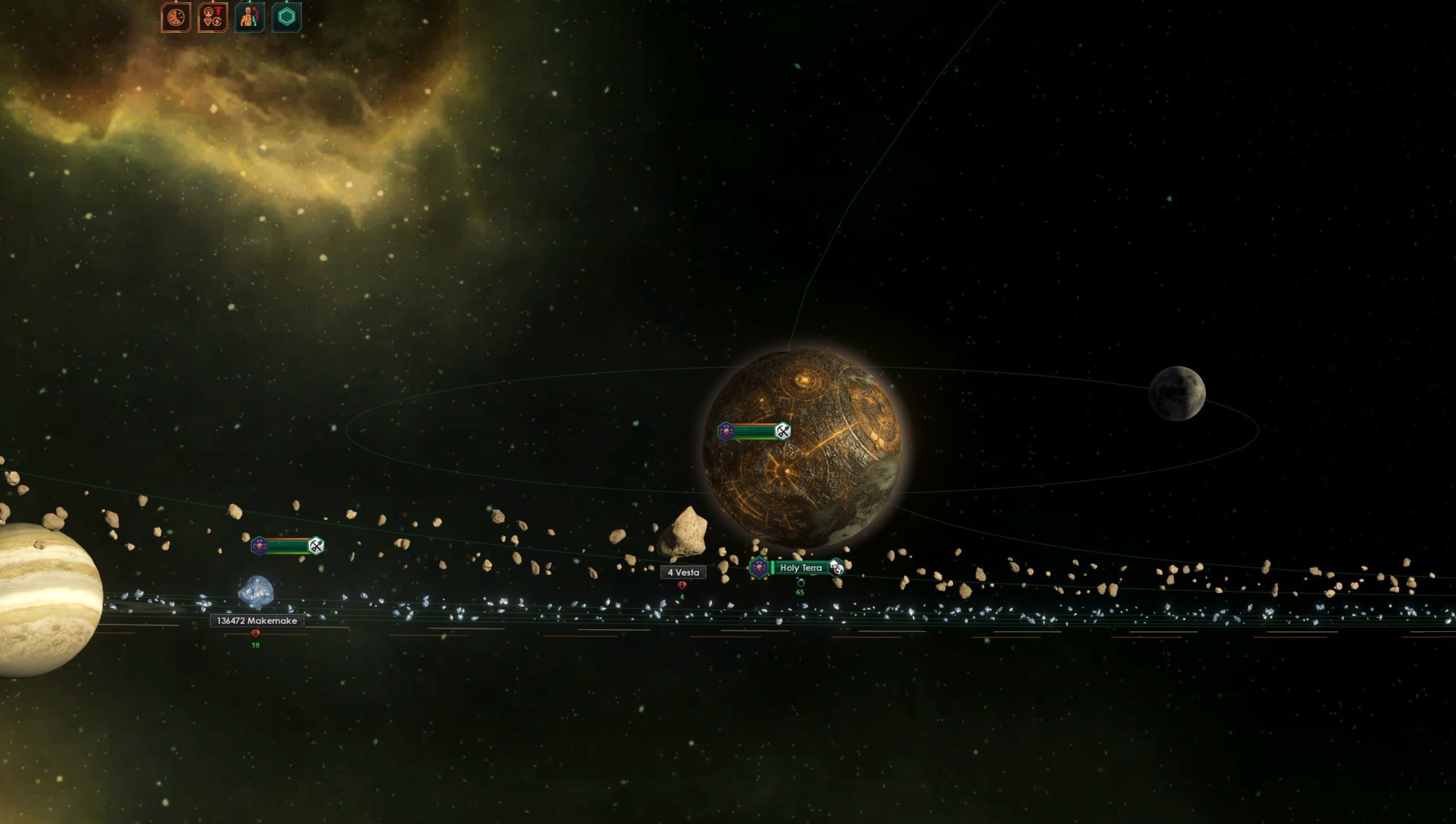Click the colony icon on Holy Terra's nameplate
This screenshot has width=1456, height=824.
837,568
